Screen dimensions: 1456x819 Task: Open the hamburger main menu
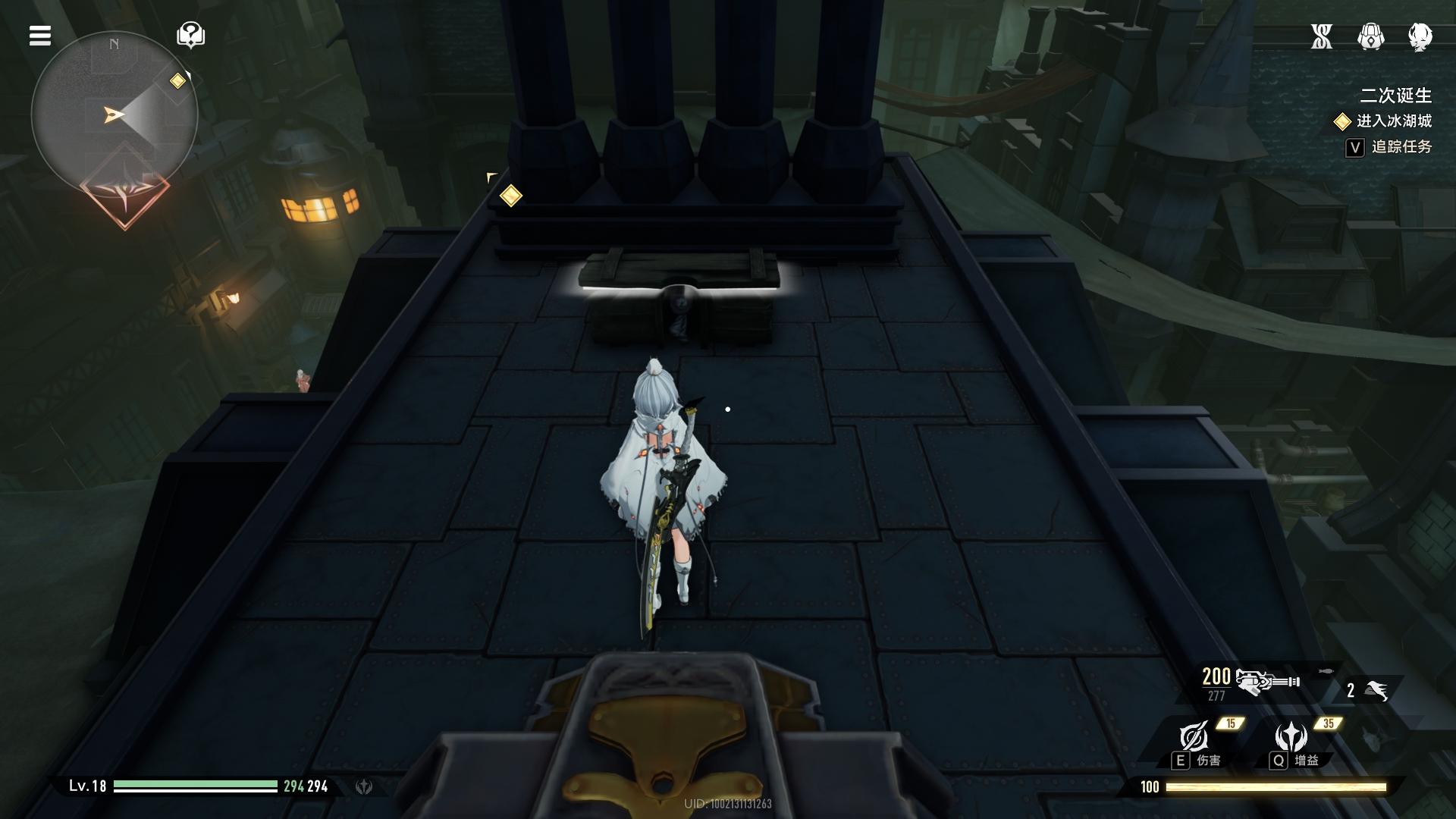40,36
